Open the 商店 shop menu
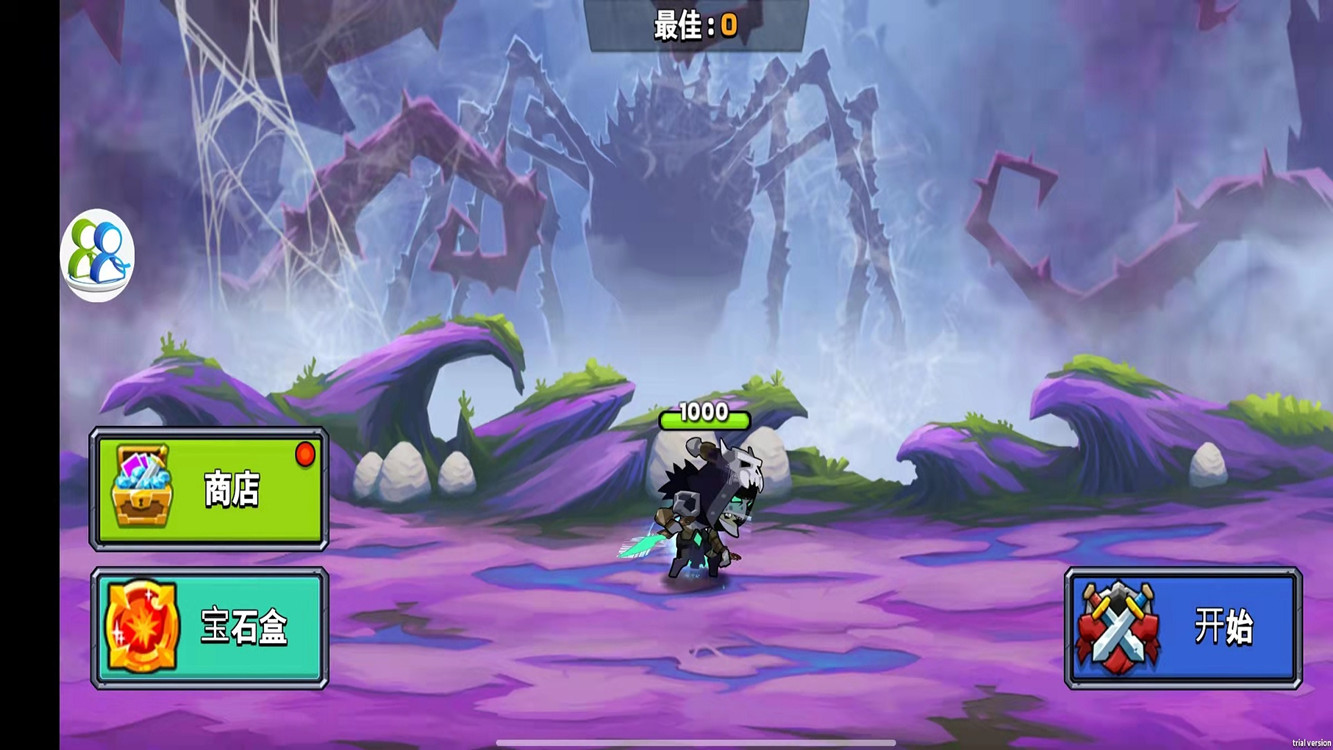This screenshot has height=750, width=1333. pyautogui.click(x=209, y=489)
